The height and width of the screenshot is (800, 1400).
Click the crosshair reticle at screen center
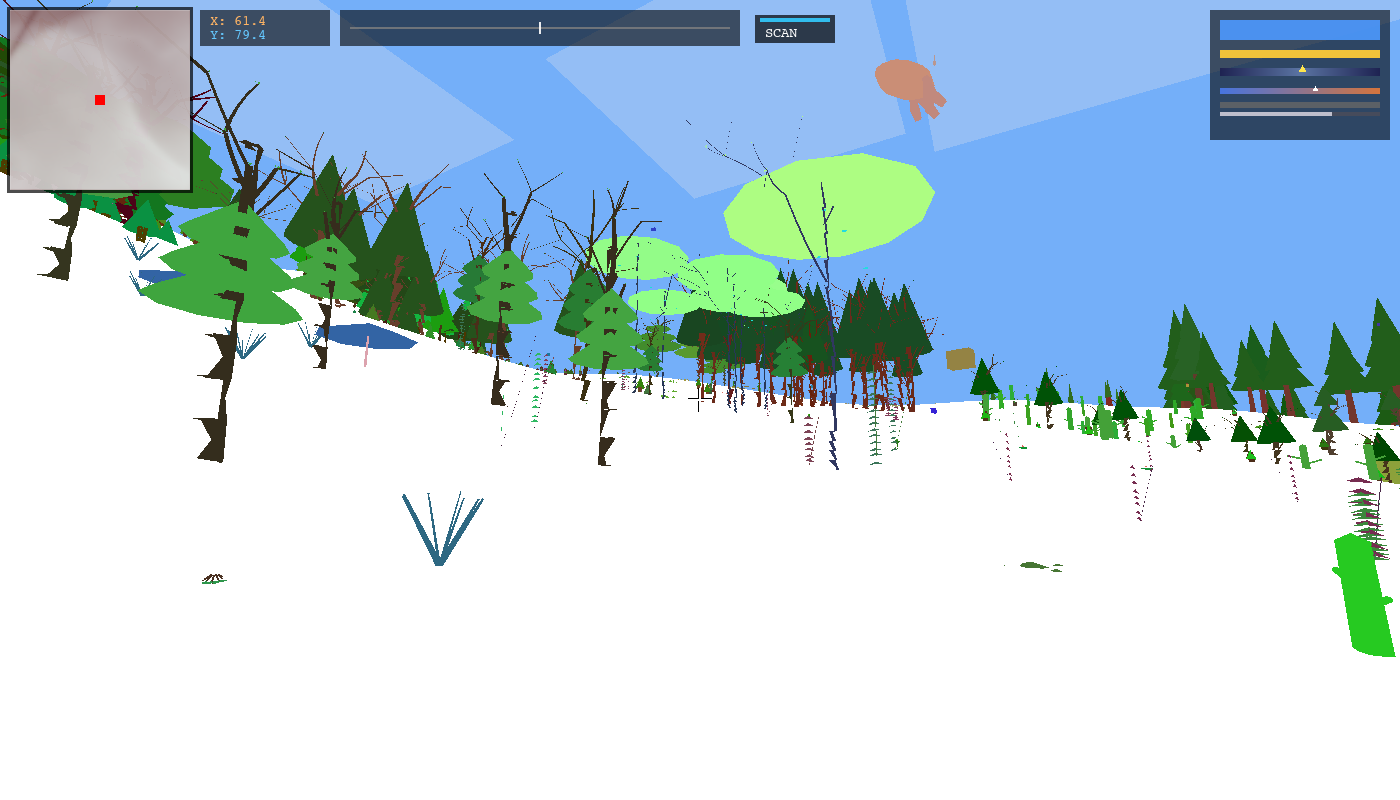click(698, 400)
